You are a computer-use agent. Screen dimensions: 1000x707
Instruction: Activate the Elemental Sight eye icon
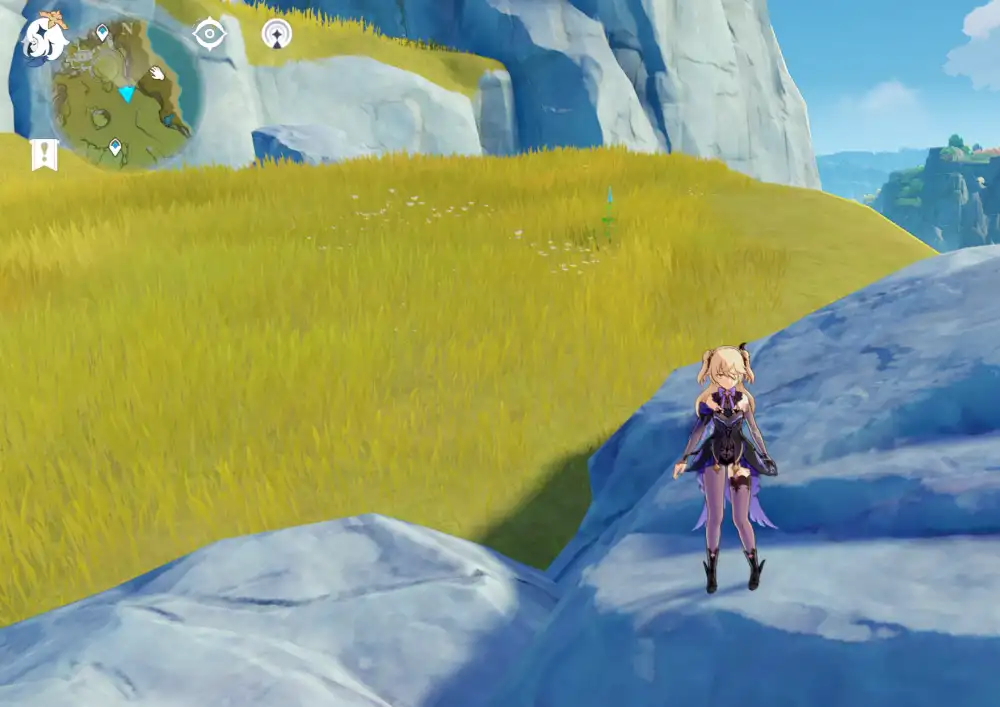209,34
